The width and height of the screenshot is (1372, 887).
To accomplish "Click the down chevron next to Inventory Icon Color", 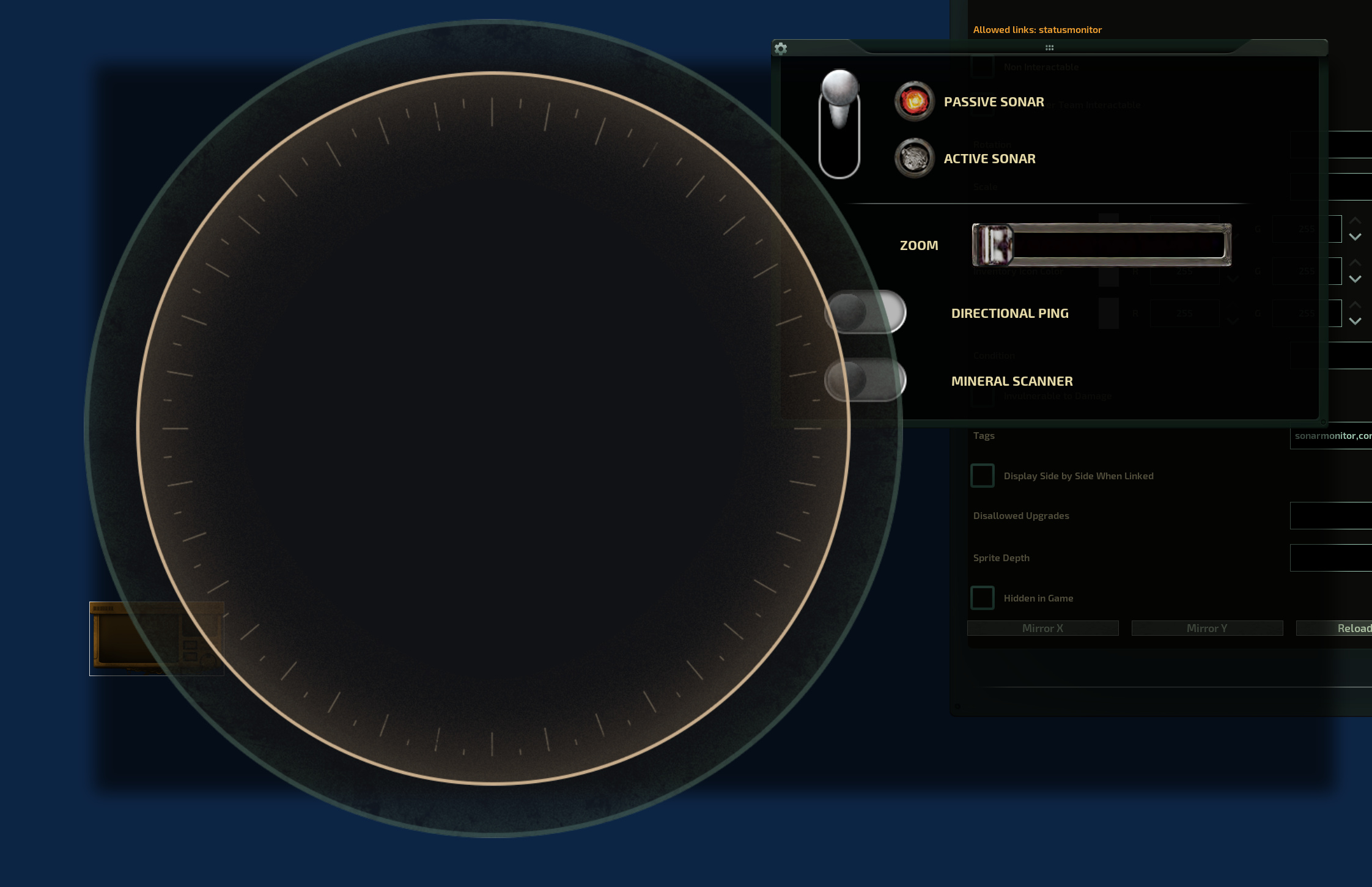I will (1355, 279).
